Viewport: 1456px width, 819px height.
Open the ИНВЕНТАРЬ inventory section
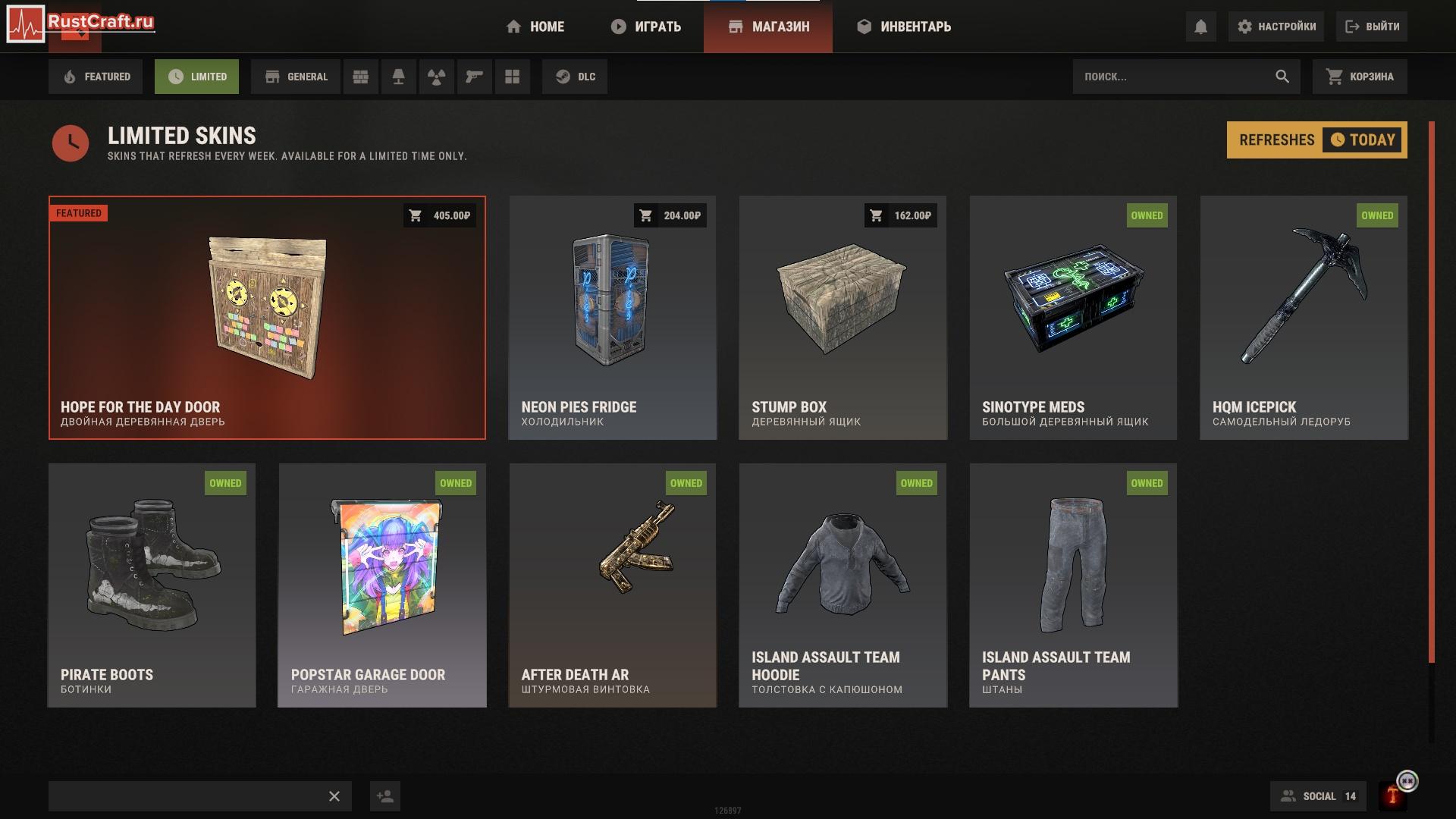click(x=904, y=27)
